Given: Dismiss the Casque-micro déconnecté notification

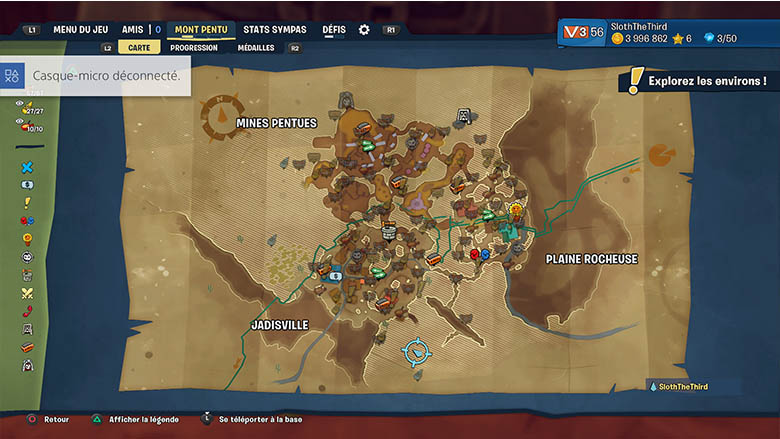Looking at the screenshot, I should click(96, 75).
